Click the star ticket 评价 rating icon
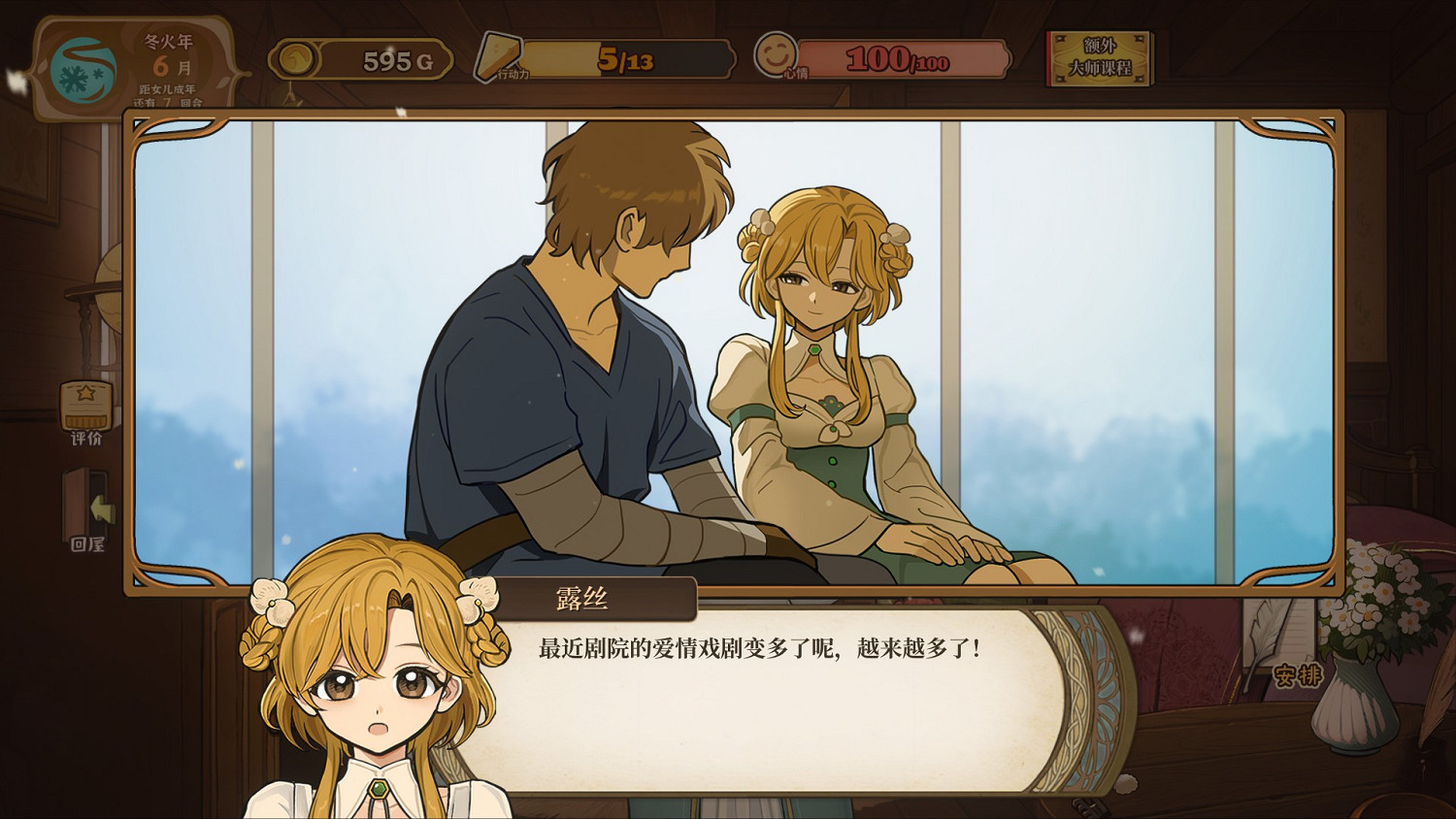 pyautogui.click(x=84, y=409)
